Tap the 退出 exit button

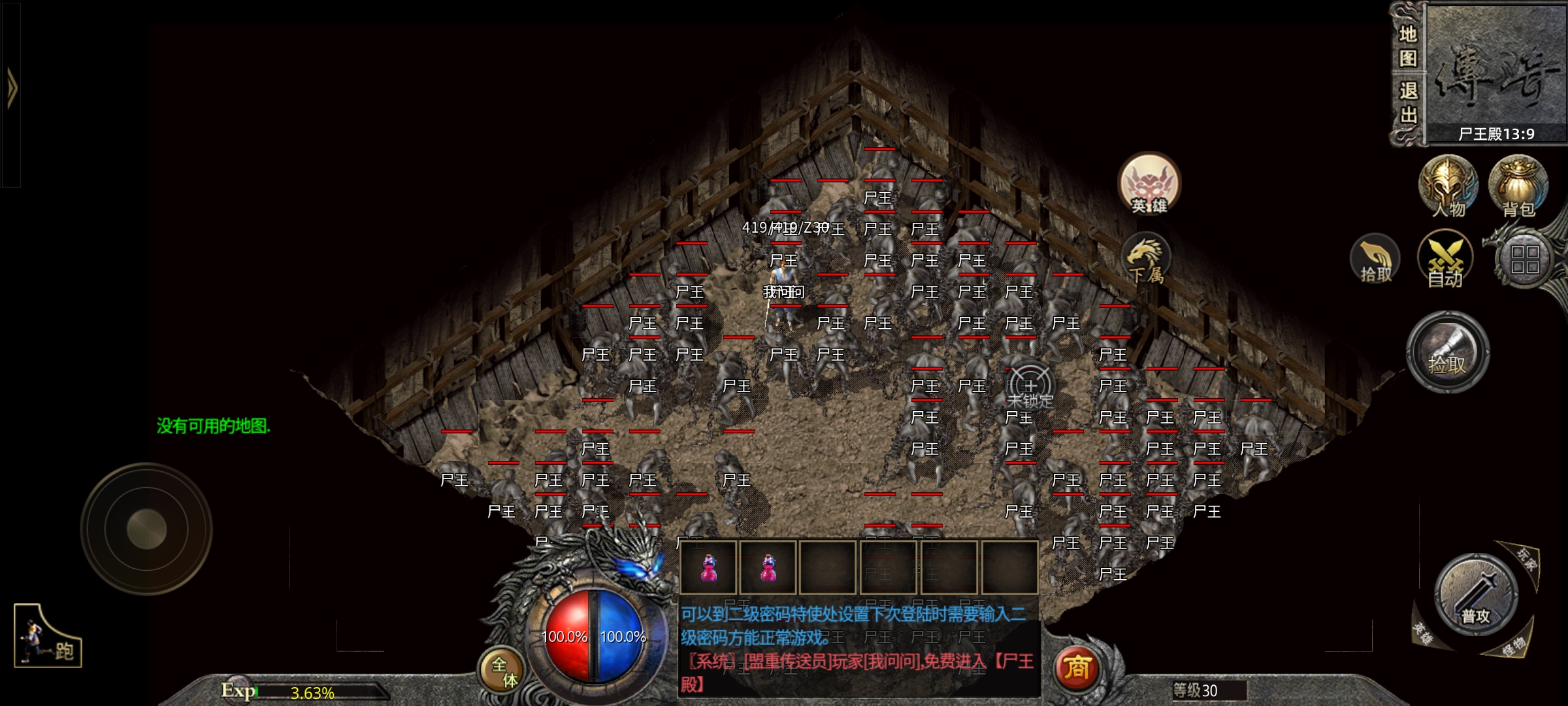pos(1407,103)
